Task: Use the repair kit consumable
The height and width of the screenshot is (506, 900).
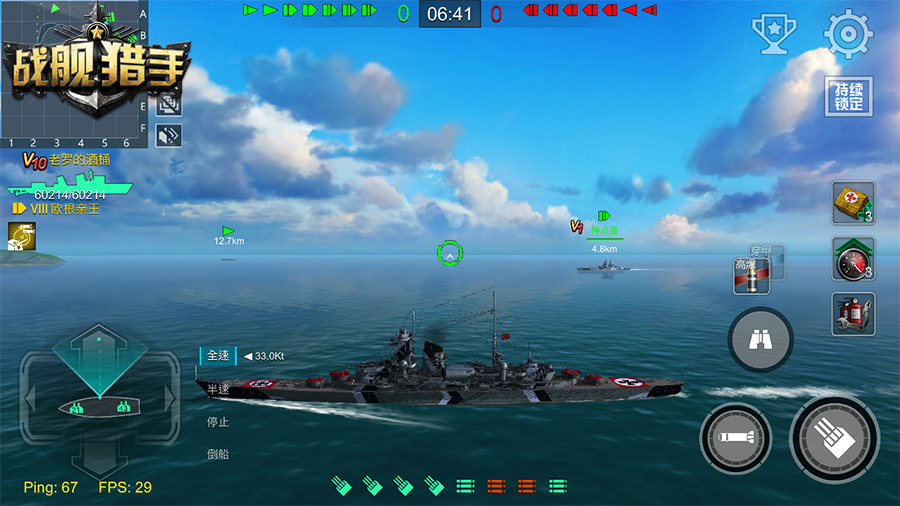Action: coord(853,203)
